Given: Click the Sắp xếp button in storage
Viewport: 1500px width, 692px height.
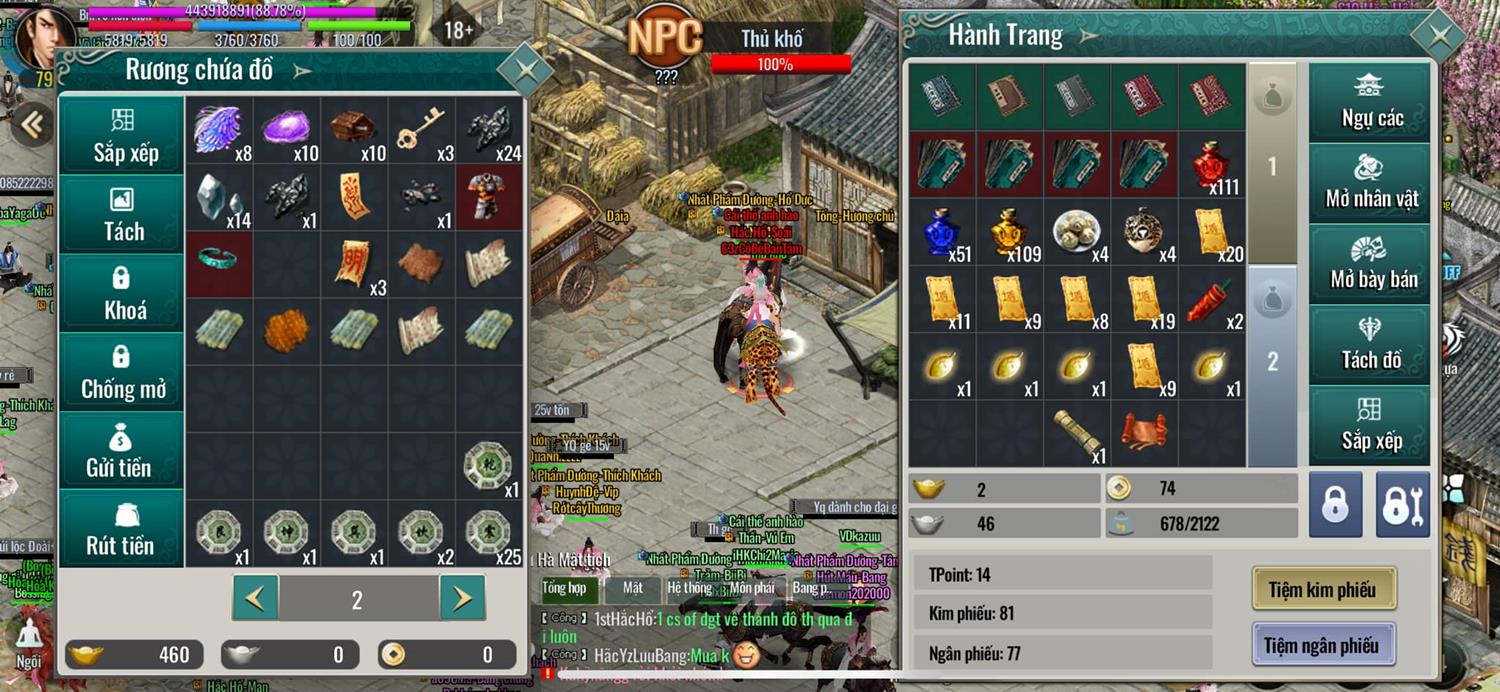Looking at the screenshot, I should [124, 136].
